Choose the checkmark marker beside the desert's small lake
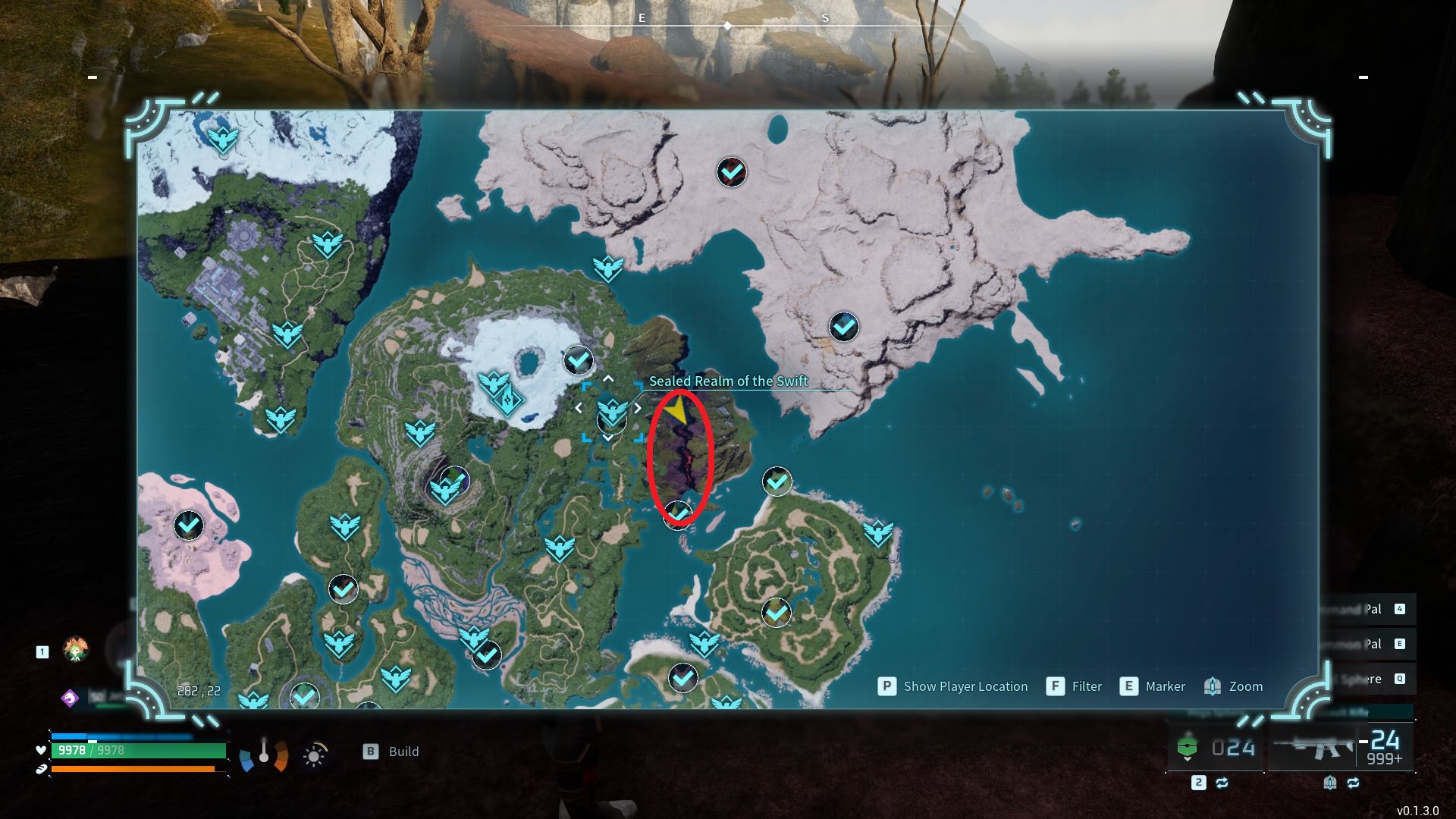This screenshot has width=1456, height=819. [x=732, y=173]
